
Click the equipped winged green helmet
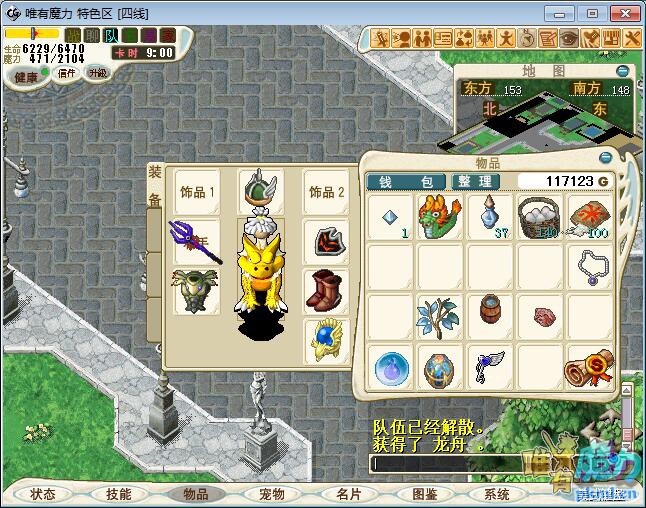(x=260, y=190)
